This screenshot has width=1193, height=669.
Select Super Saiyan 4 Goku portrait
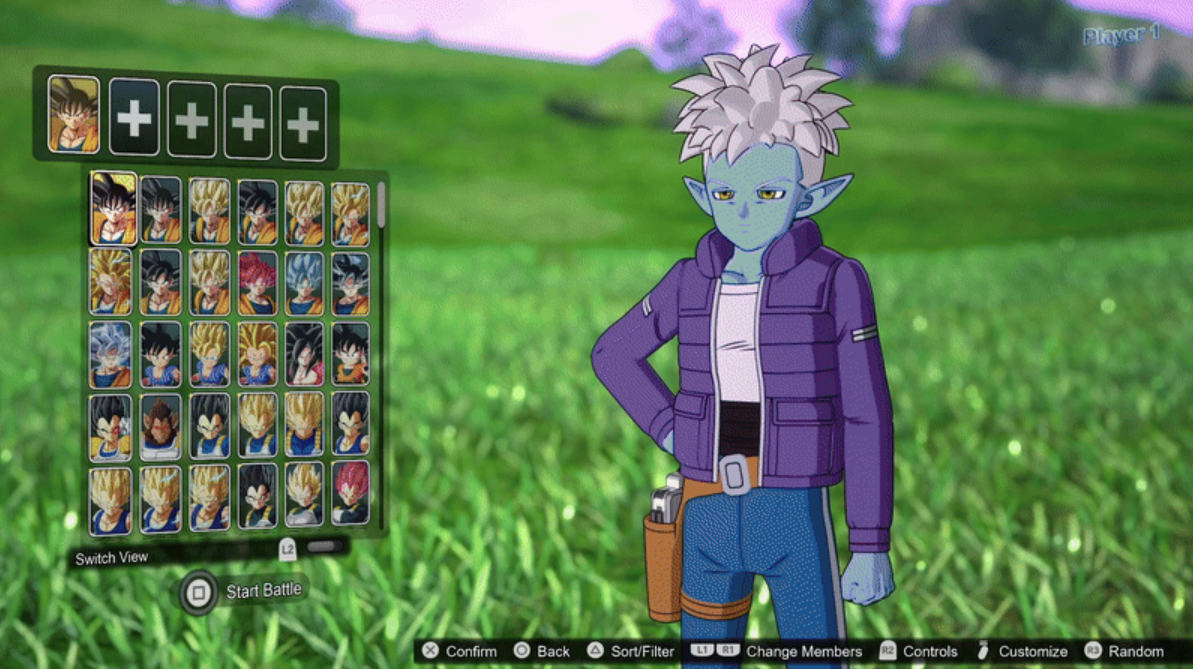click(305, 354)
